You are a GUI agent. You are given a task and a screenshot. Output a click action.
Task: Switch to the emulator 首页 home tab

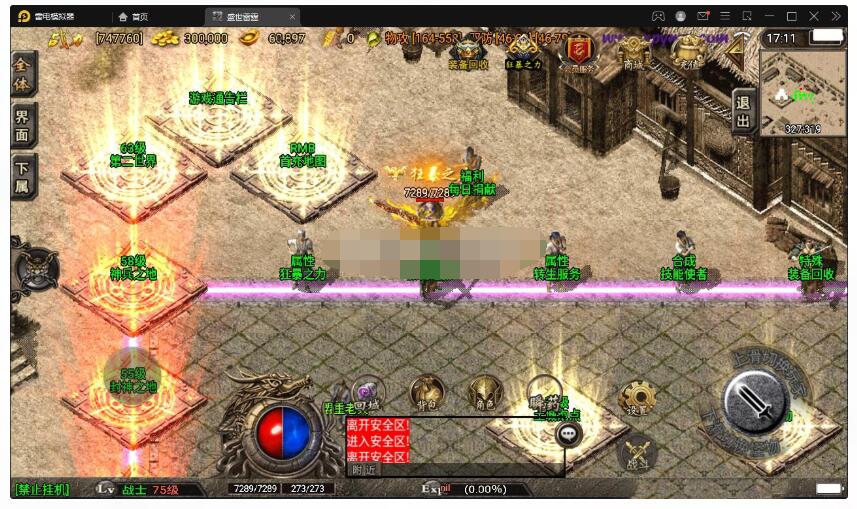[133, 17]
